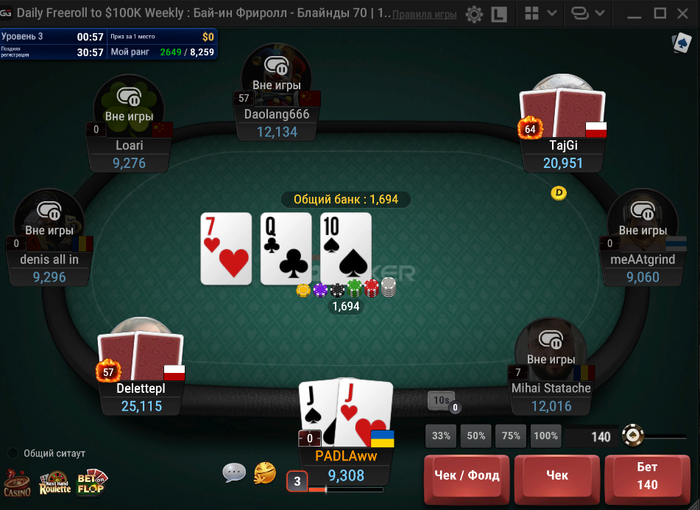
Task: Select the 50% pot bet preset
Action: [476, 436]
